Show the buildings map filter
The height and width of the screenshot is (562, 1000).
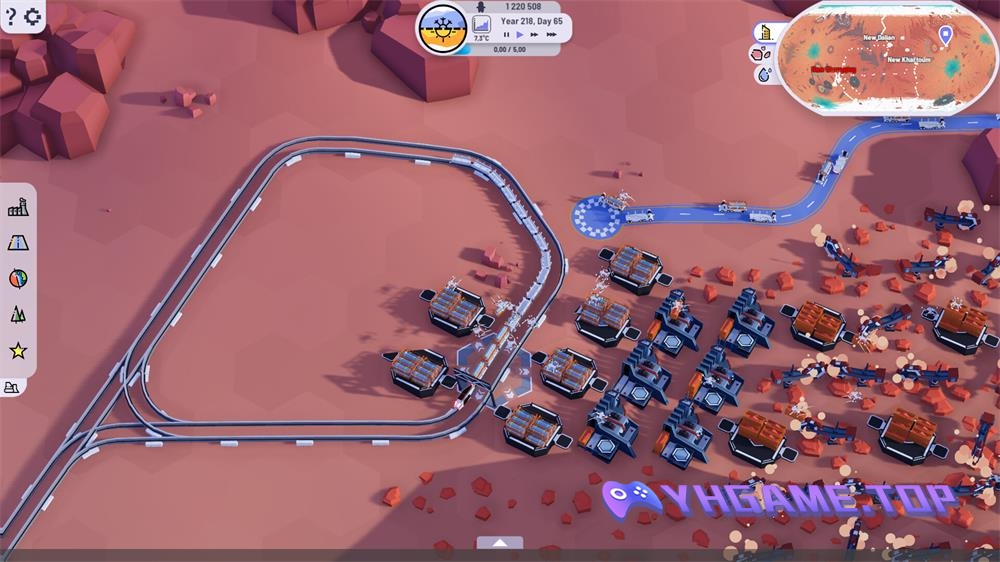[x=766, y=32]
